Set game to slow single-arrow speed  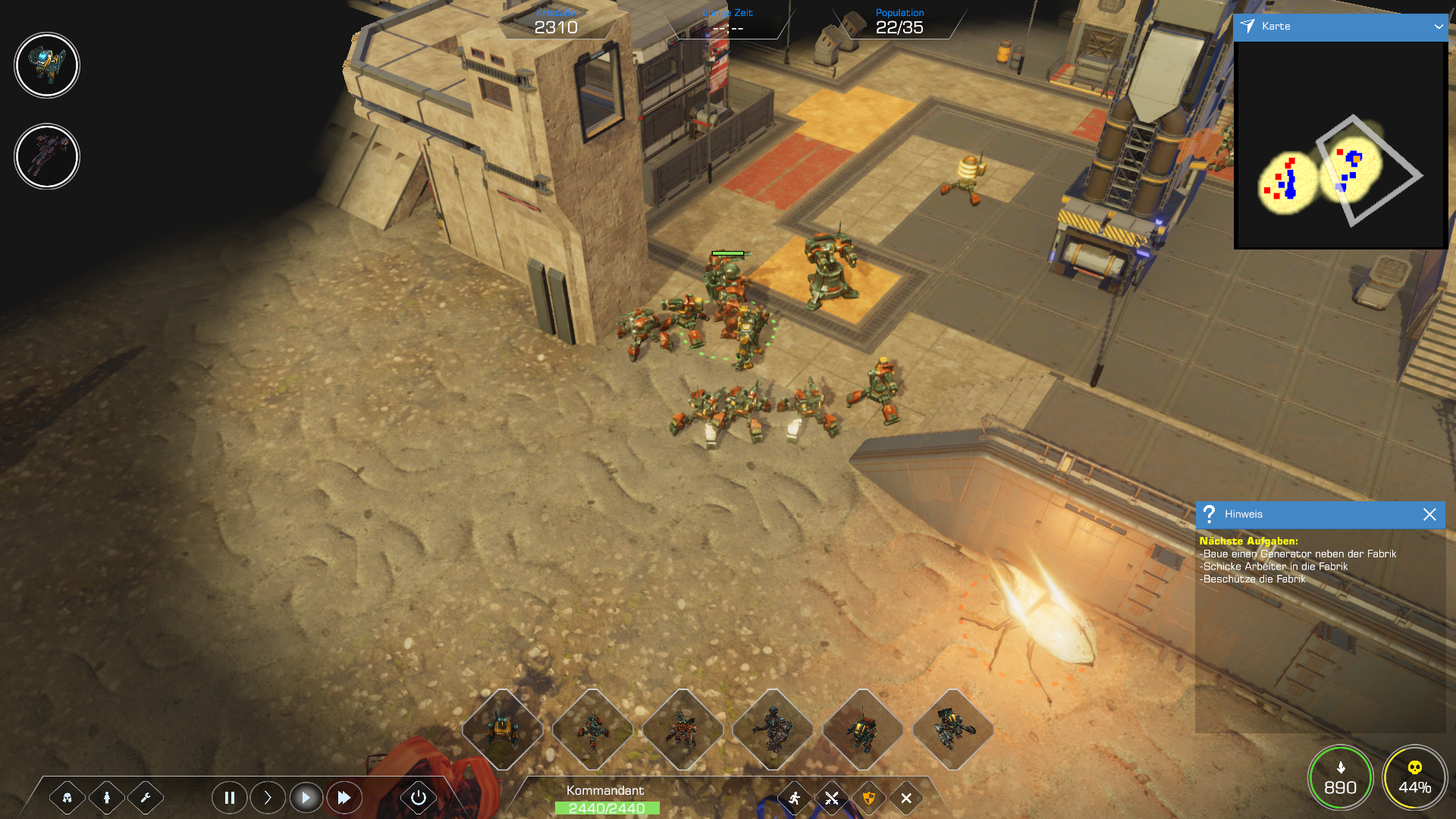268,798
